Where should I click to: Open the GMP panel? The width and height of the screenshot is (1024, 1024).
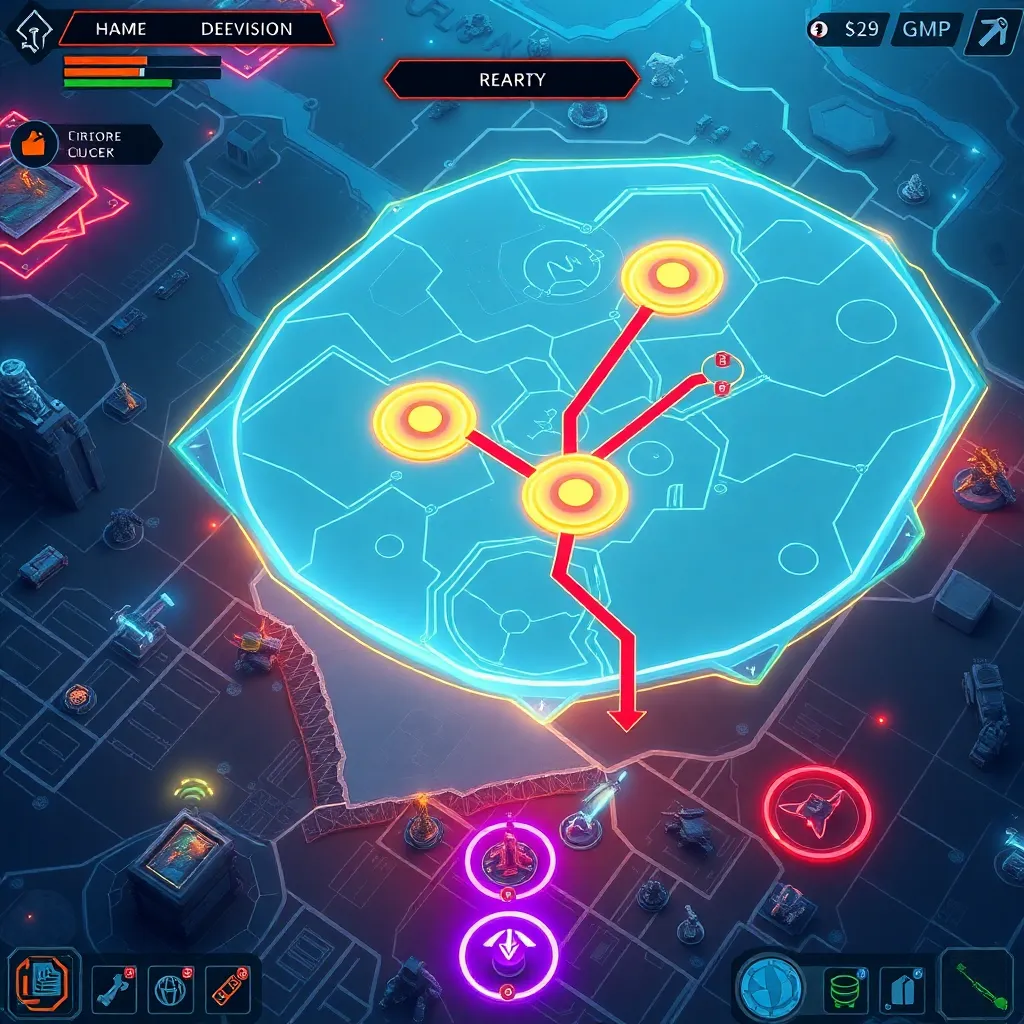[926, 29]
